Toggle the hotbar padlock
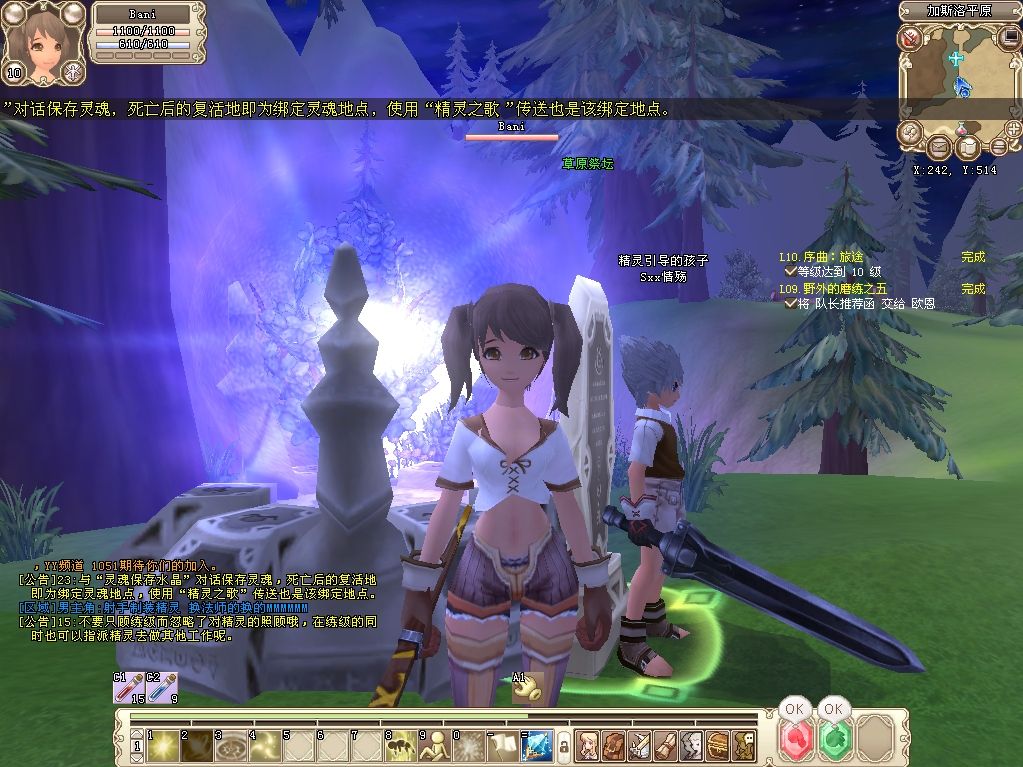Screen dimensions: 1023x767 tap(563, 745)
